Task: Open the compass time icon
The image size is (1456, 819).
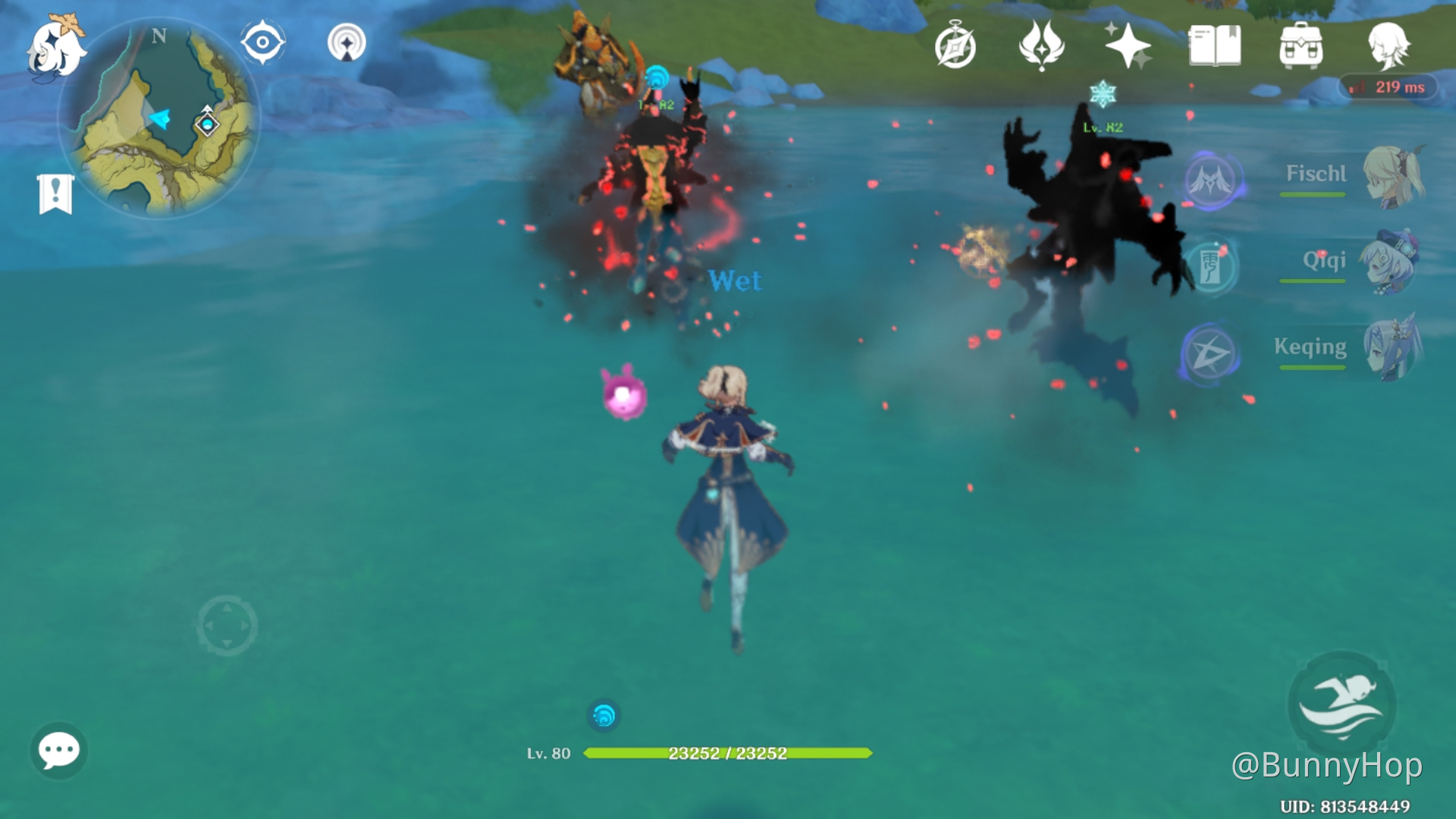Action: point(955,45)
